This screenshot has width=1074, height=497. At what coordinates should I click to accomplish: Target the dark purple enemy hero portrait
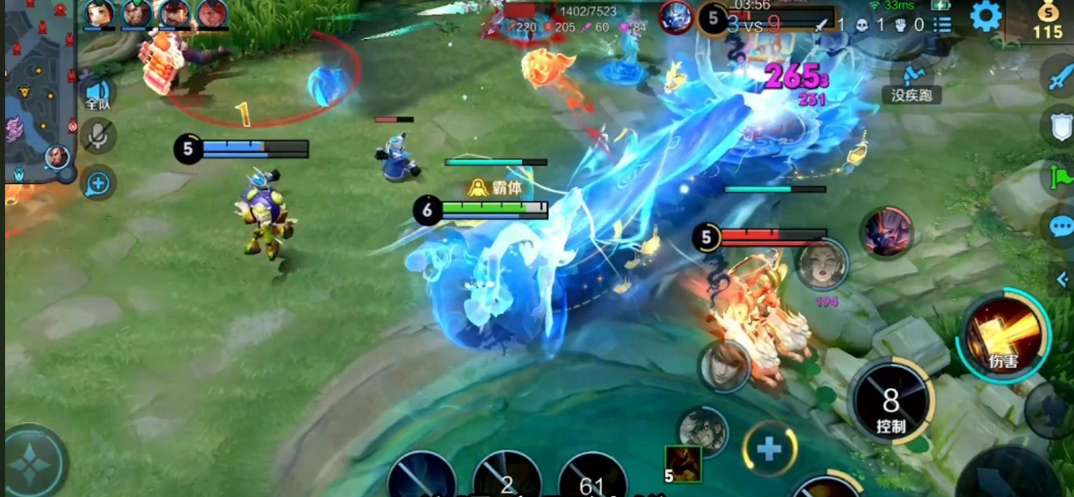(887, 232)
